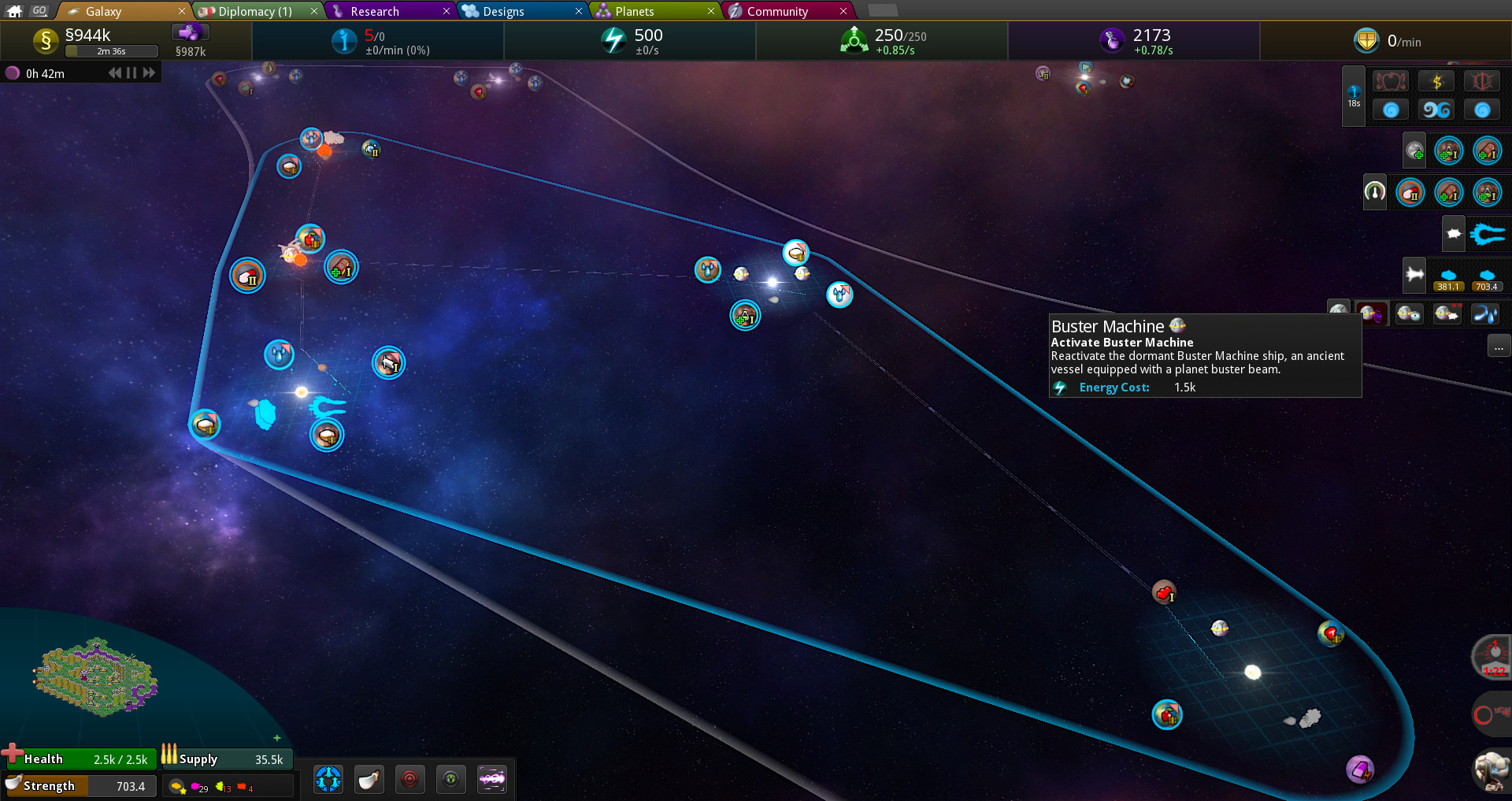Click the red apple icon in the top-right panel
Image resolution: width=1512 pixels, height=801 pixels.
tap(1390, 80)
